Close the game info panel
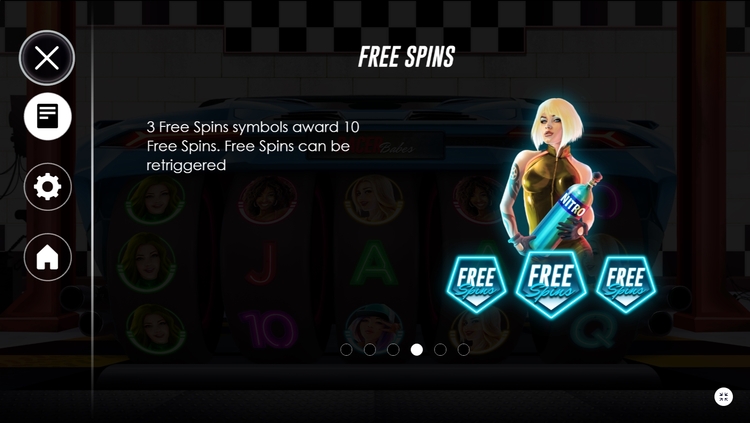The height and width of the screenshot is (423, 750). [x=47, y=58]
